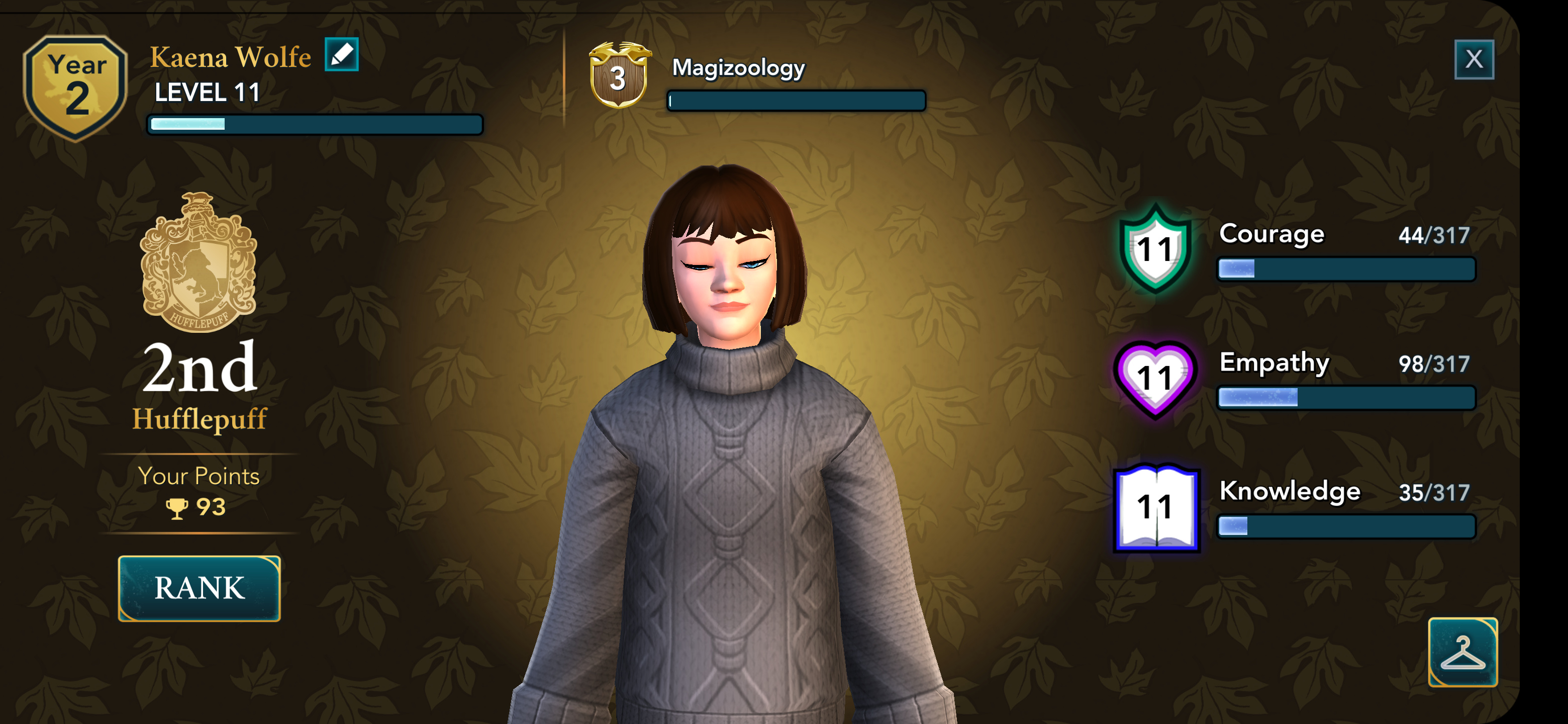The width and height of the screenshot is (1568, 724).
Task: Tap the Year 2 badge
Action: (x=76, y=86)
